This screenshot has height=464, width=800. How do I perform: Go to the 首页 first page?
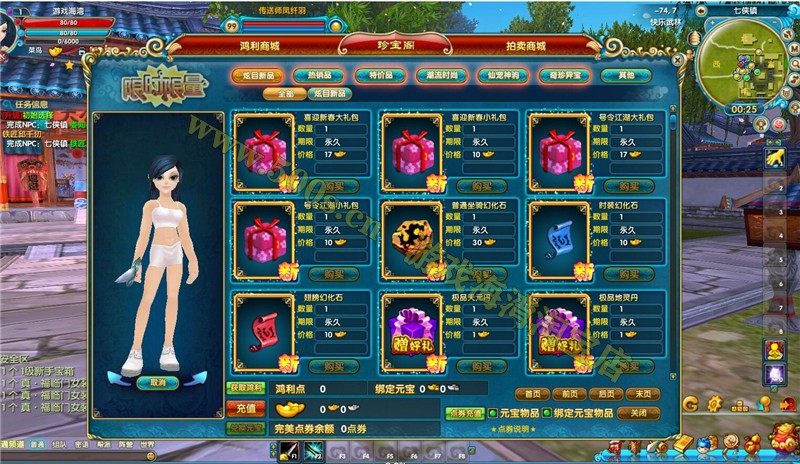[x=532, y=394]
